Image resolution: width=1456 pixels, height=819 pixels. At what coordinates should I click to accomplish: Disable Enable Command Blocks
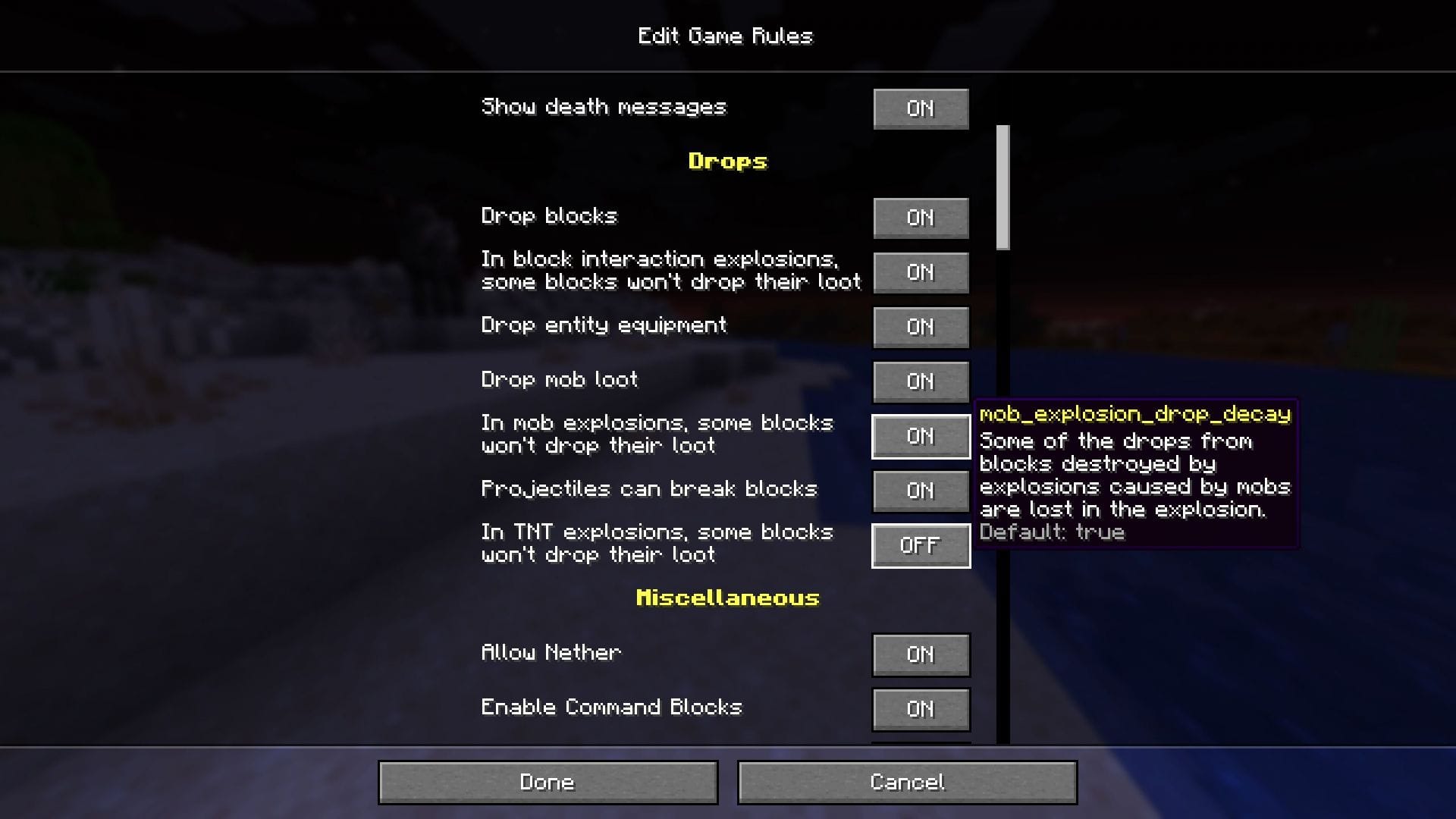pos(921,709)
